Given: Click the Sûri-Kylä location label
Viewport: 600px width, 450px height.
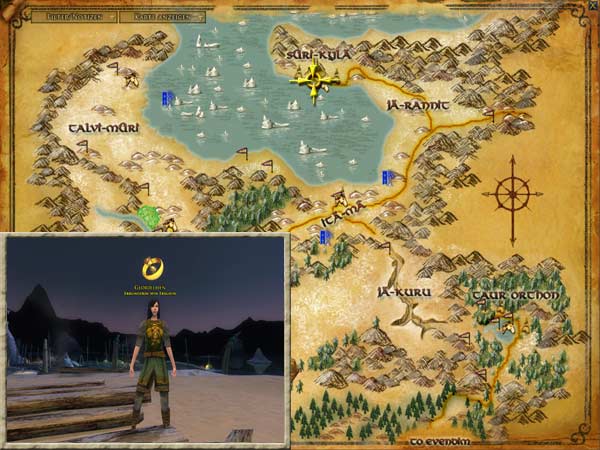Looking at the screenshot, I should 318,56.
